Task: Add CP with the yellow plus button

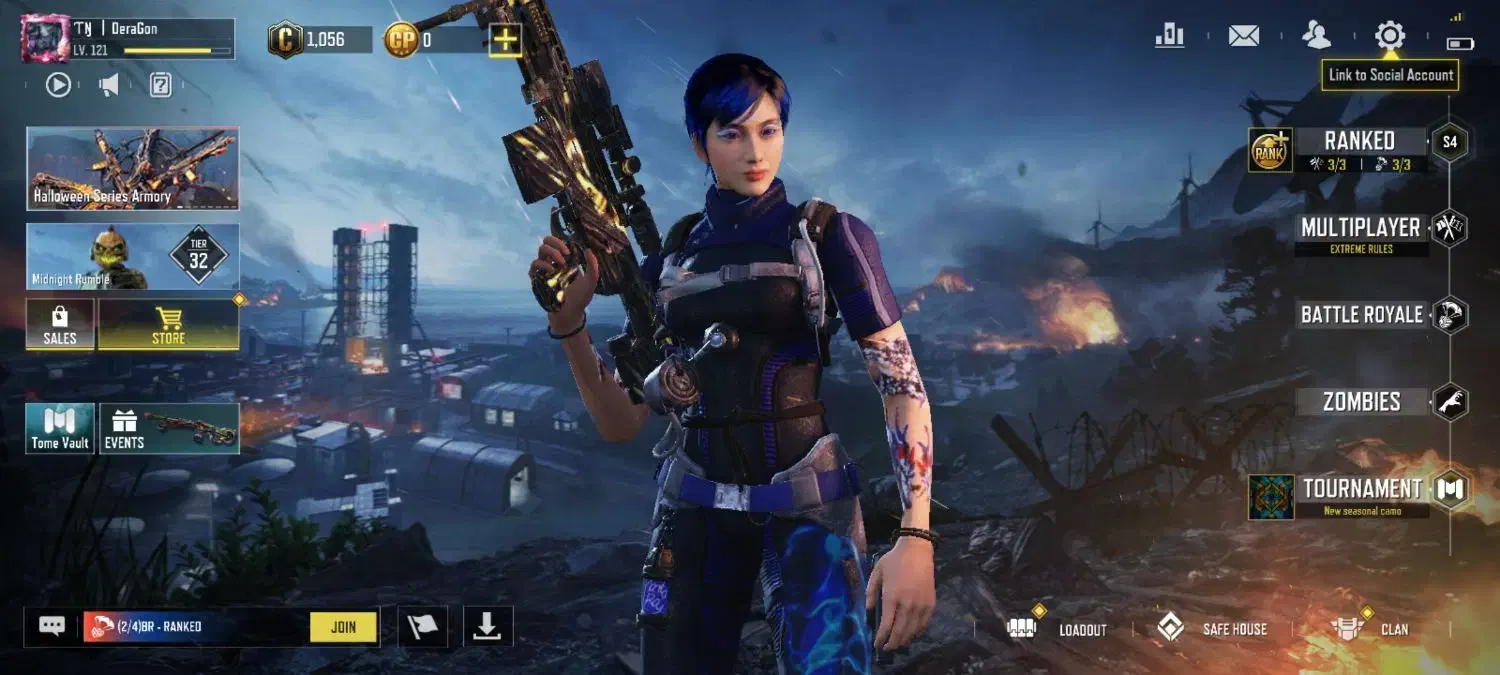Action: [506, 40]
